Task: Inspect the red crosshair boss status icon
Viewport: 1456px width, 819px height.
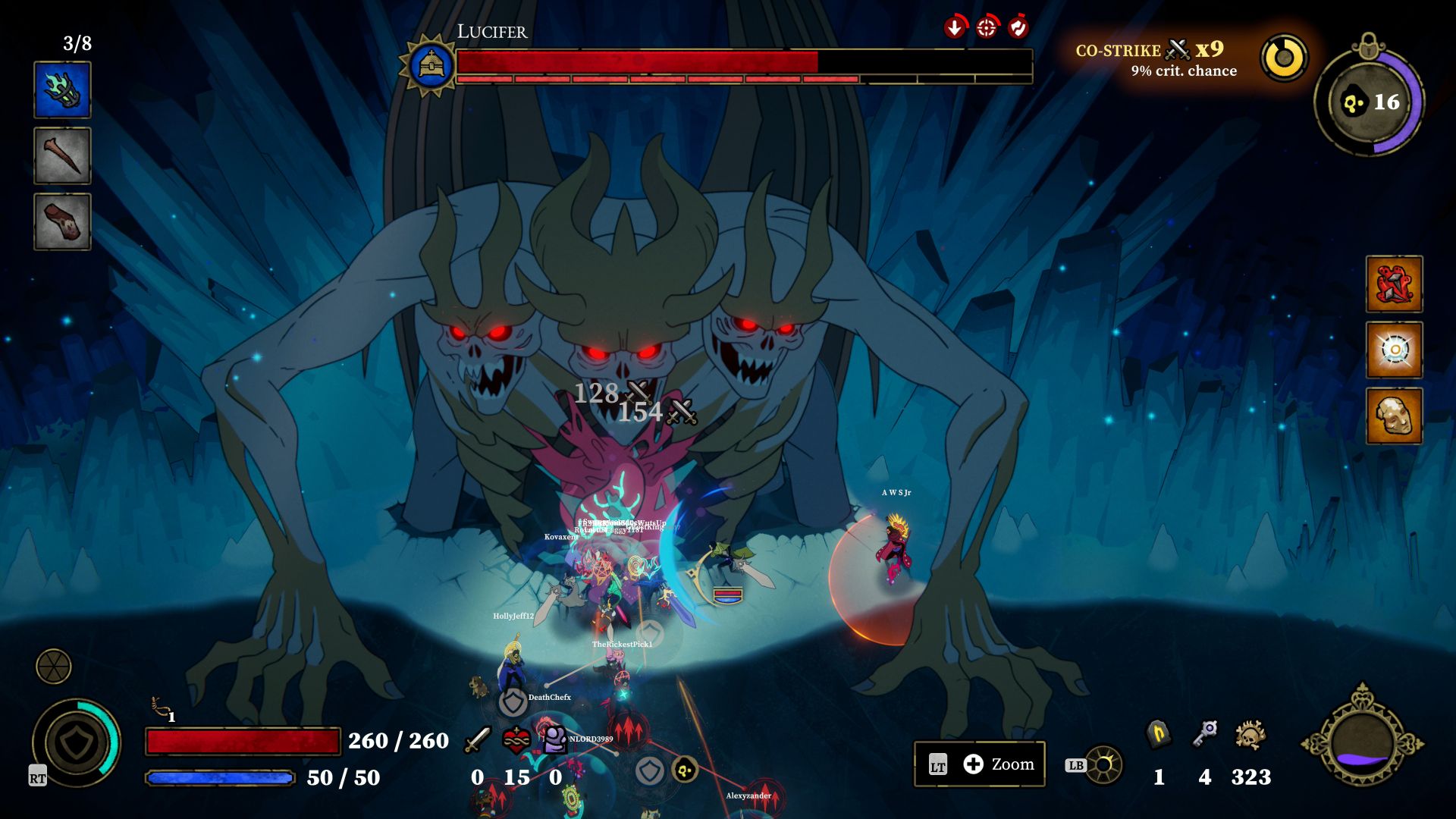Action: tap(986, 28)
